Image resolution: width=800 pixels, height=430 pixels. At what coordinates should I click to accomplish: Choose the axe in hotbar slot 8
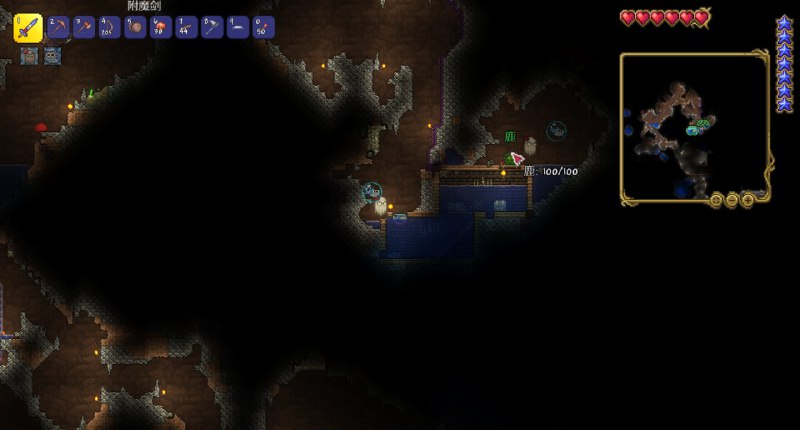(211, 28)
